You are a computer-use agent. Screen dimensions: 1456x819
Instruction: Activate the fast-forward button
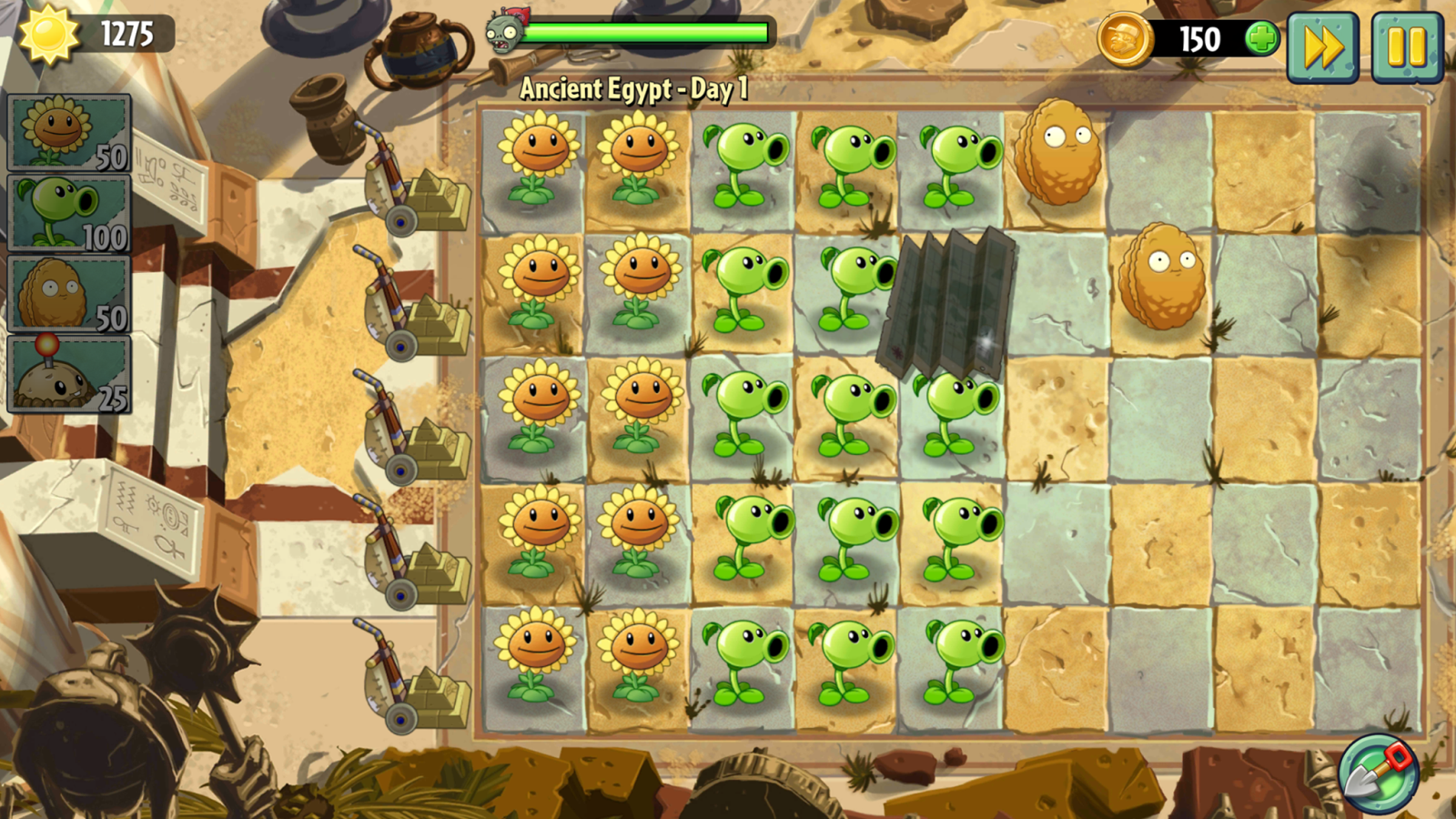pos(1322,47)
